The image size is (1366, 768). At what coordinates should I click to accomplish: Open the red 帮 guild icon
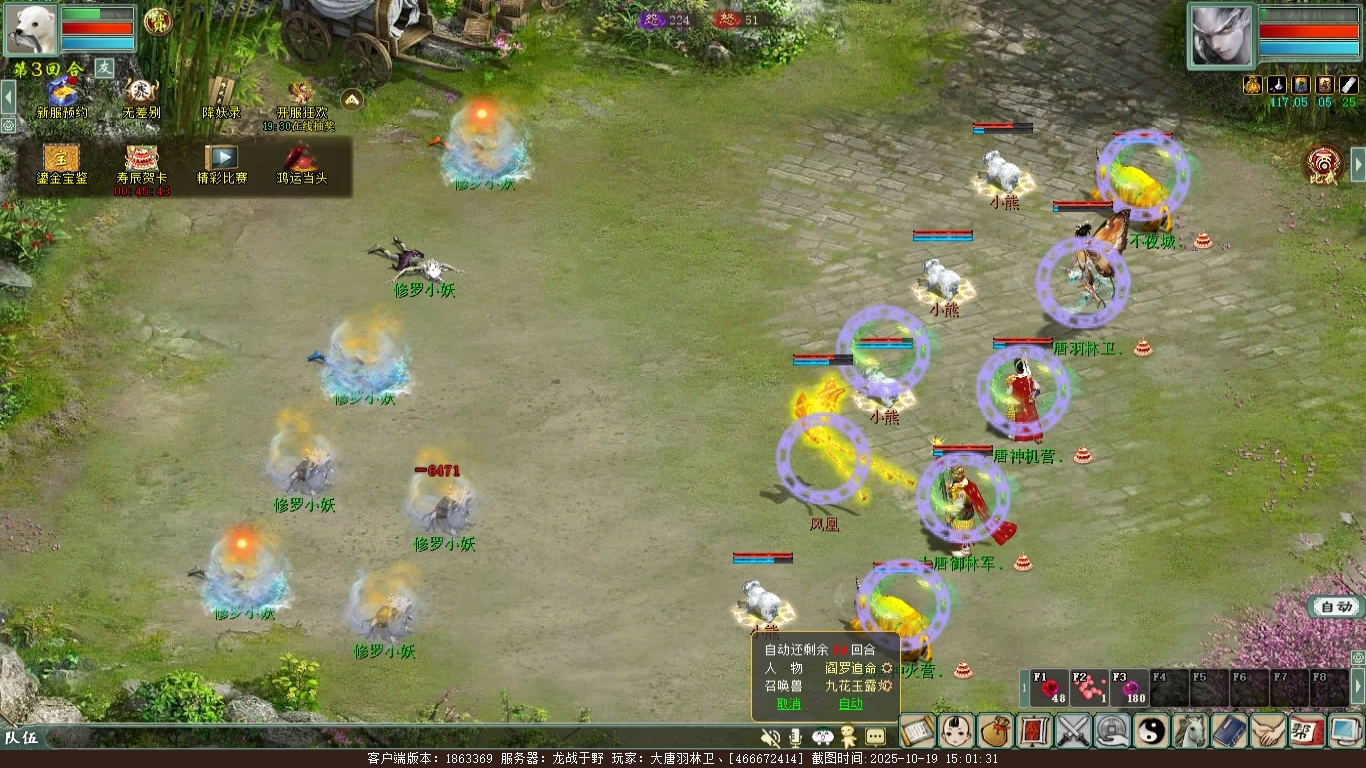(1307, 731)
